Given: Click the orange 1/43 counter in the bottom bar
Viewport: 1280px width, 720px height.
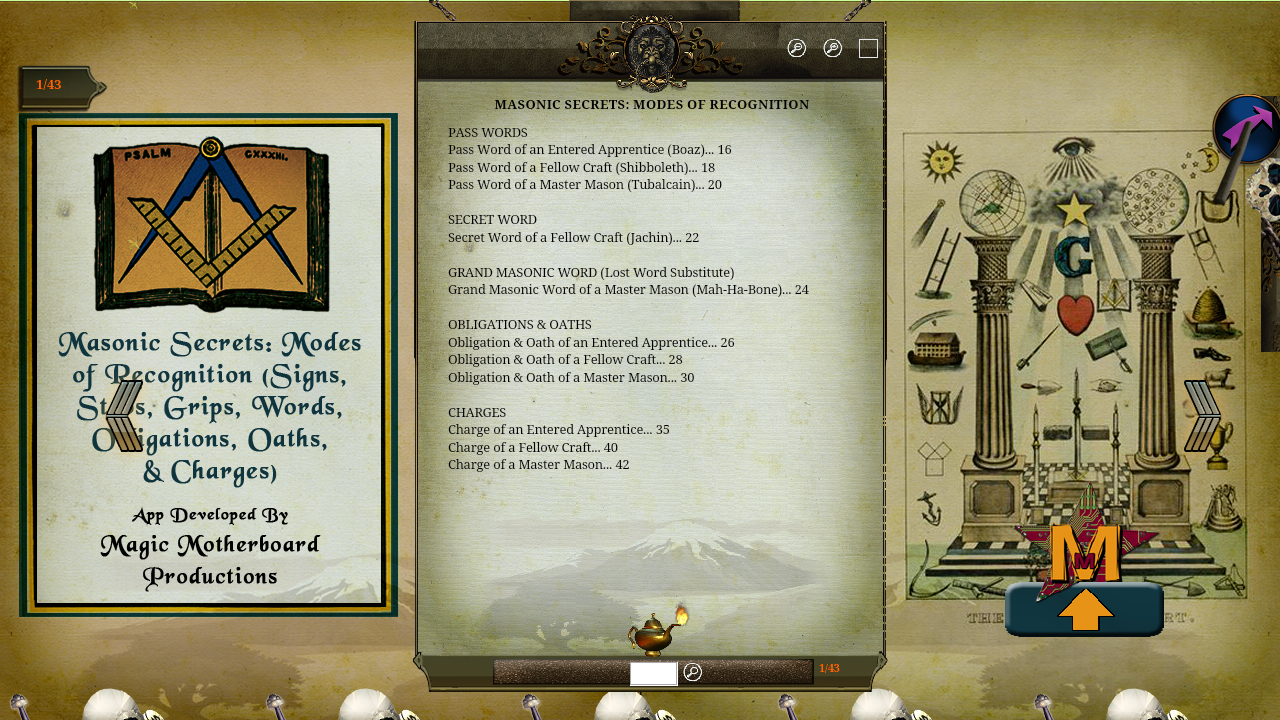Looking at the screenshot, I should (x=828, y=666).
